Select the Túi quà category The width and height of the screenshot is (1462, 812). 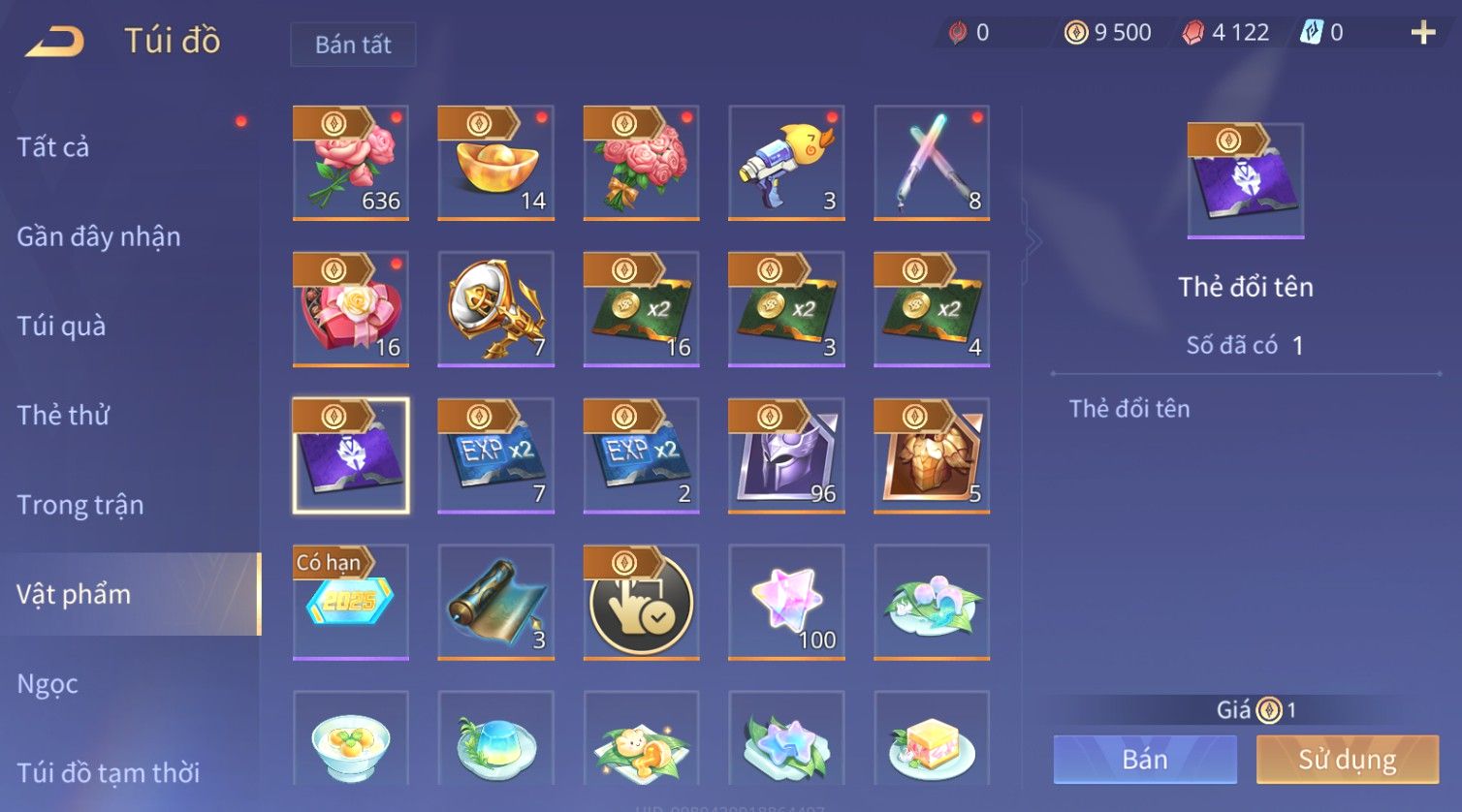coord(61,326)
